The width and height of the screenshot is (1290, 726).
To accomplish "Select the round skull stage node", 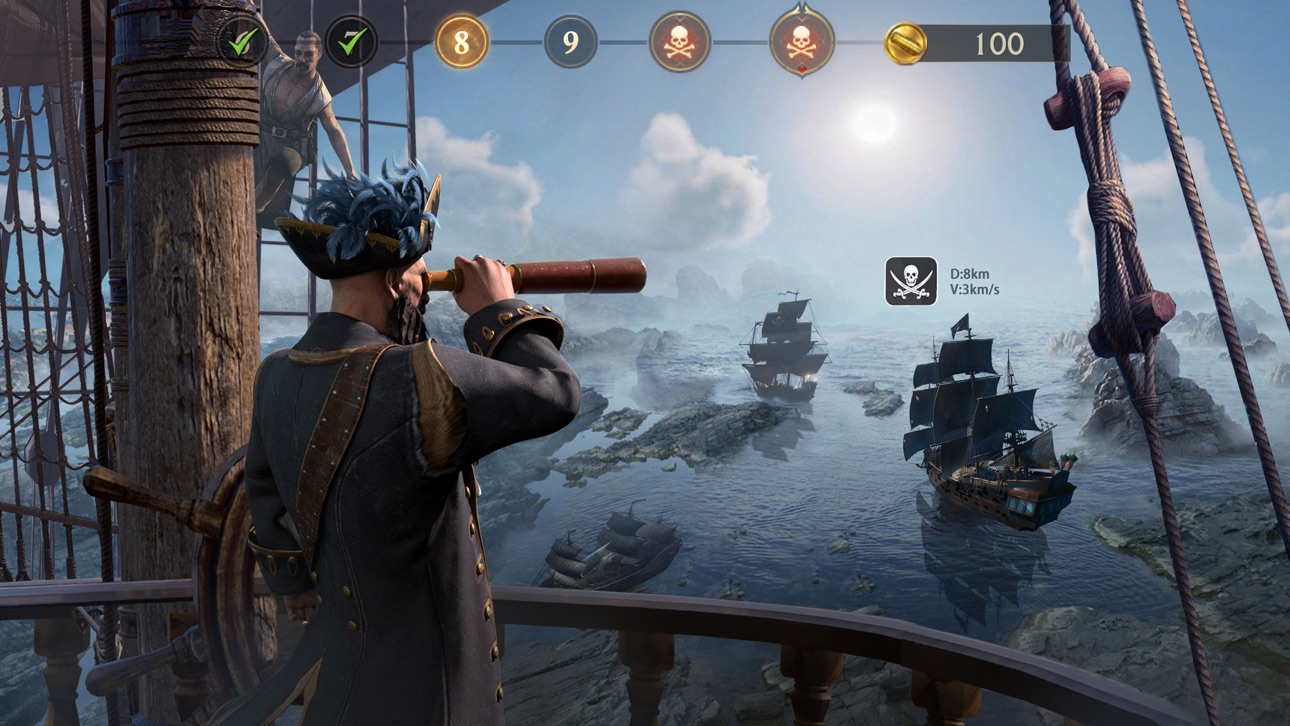I will (x=680, y=43).
